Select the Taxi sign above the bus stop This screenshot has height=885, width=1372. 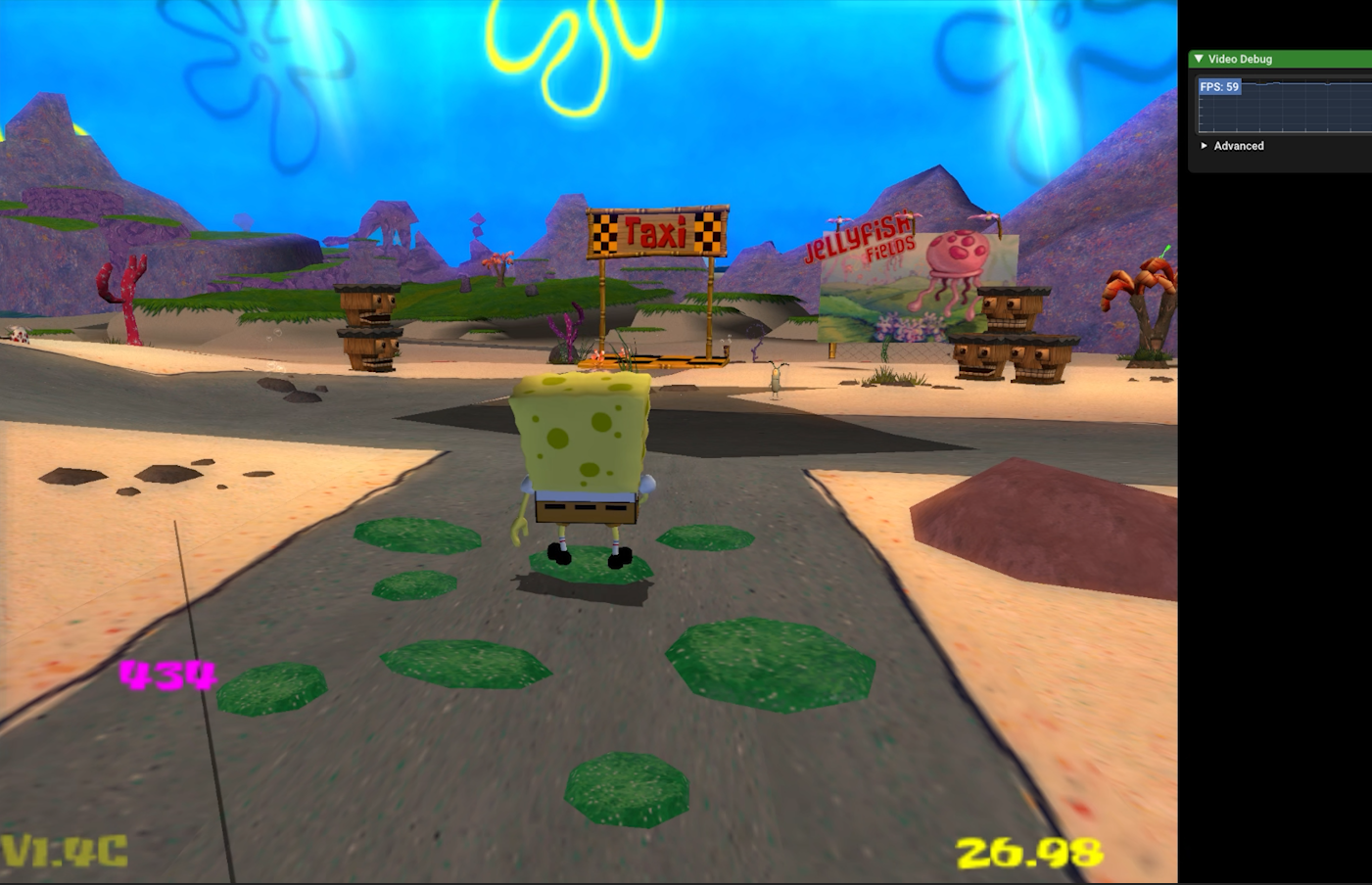pos(659,231)
